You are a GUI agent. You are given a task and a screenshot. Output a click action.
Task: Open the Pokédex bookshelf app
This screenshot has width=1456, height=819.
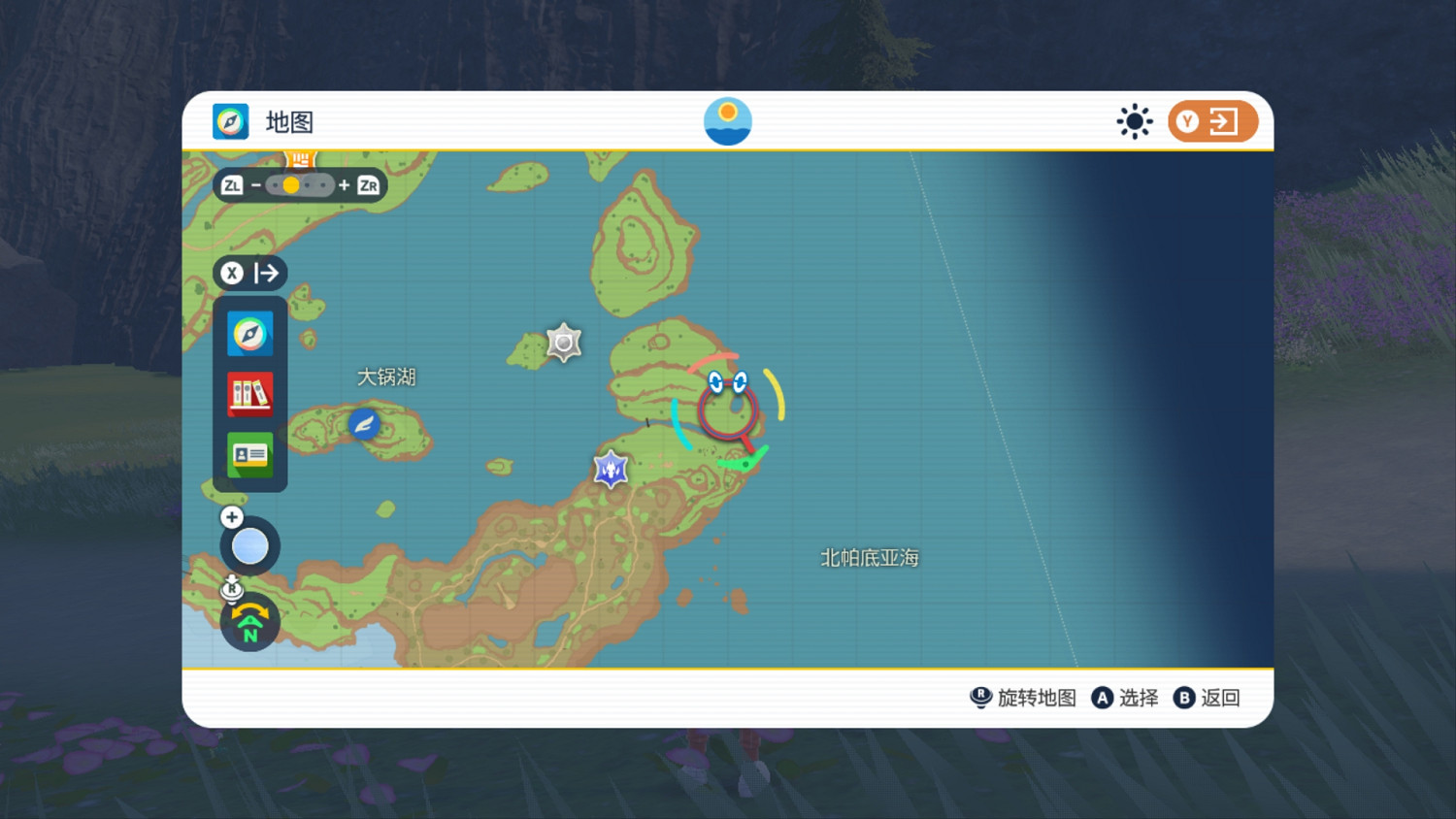[x=249, y=394]
